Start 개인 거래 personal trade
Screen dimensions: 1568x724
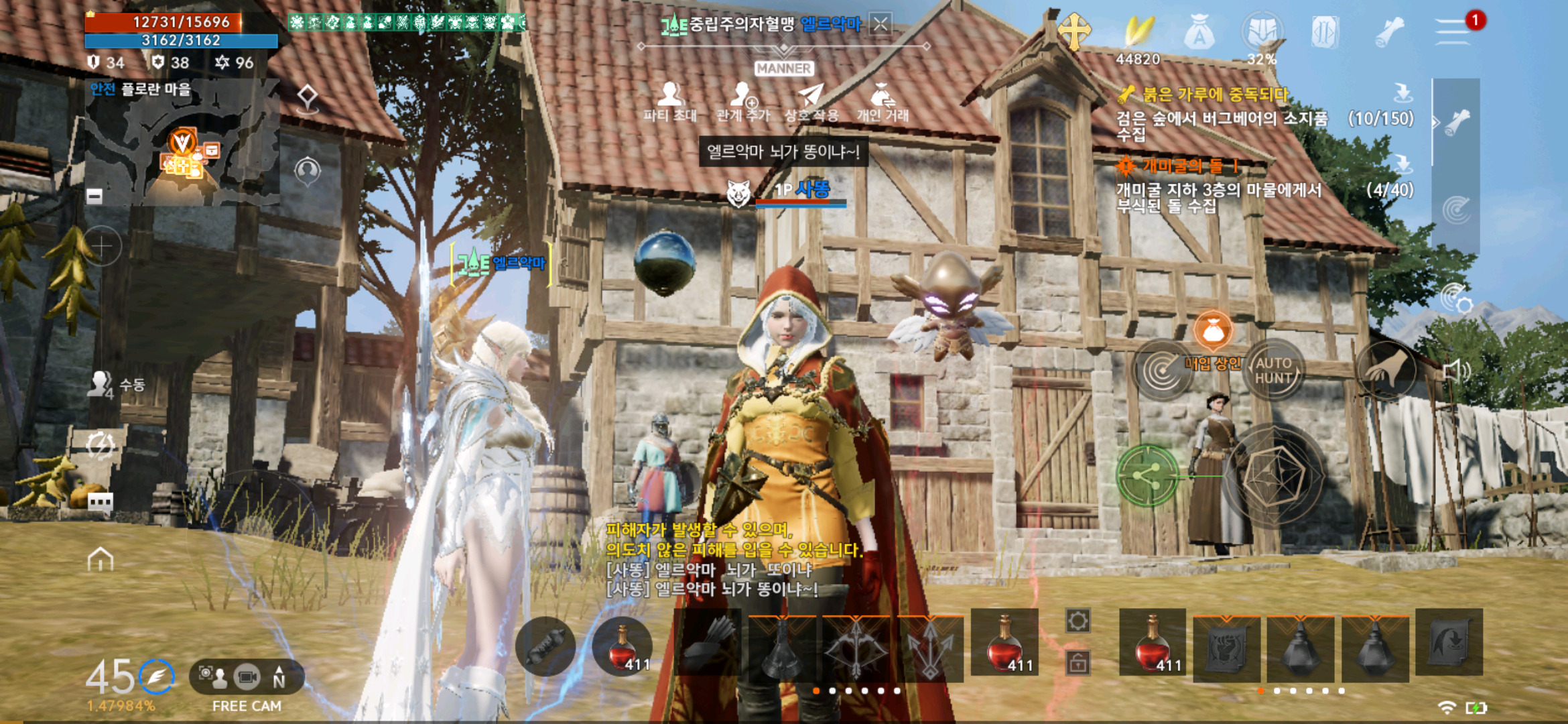click(883, 102)
